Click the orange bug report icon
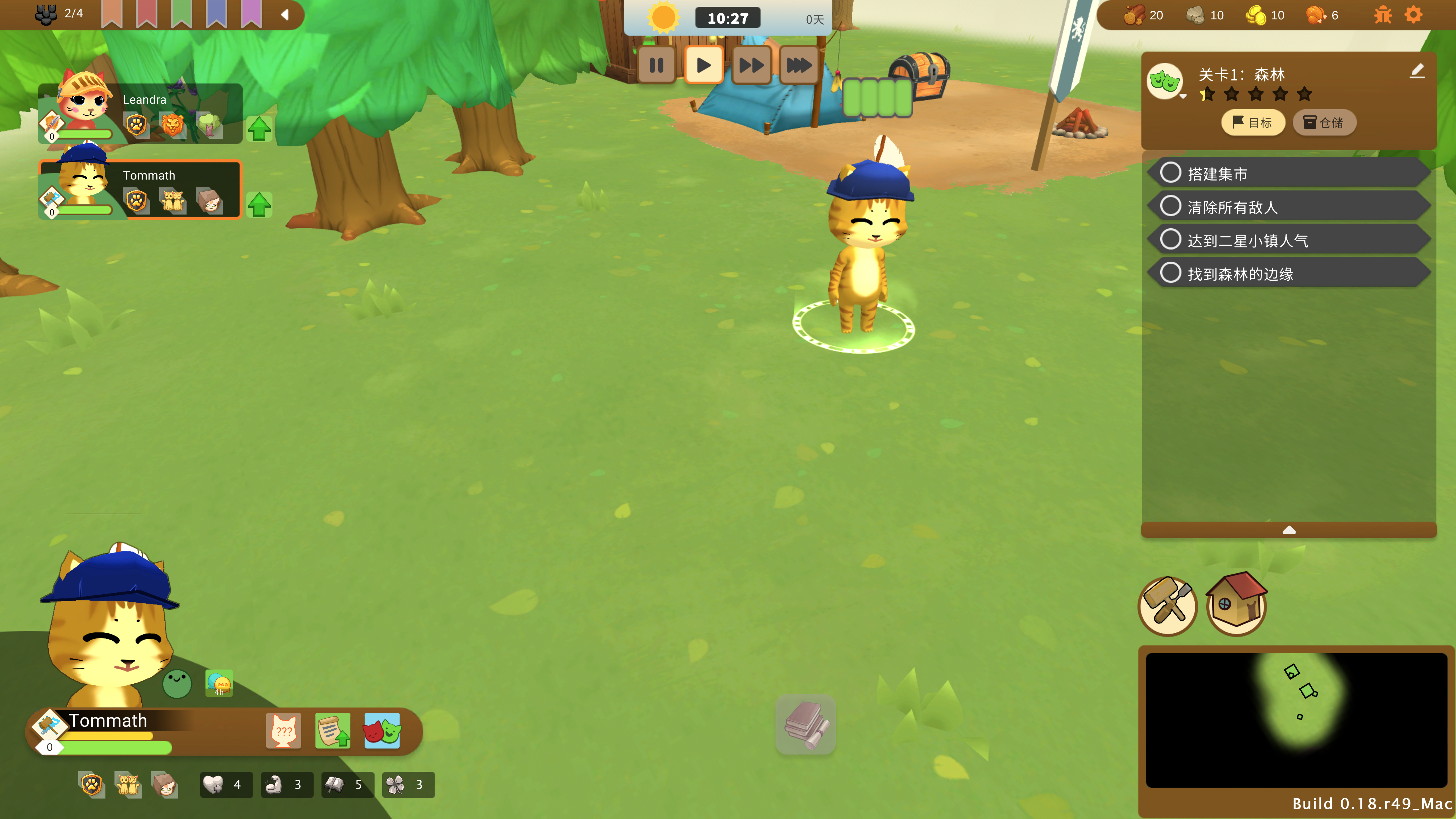 (x=1383, y=15)
